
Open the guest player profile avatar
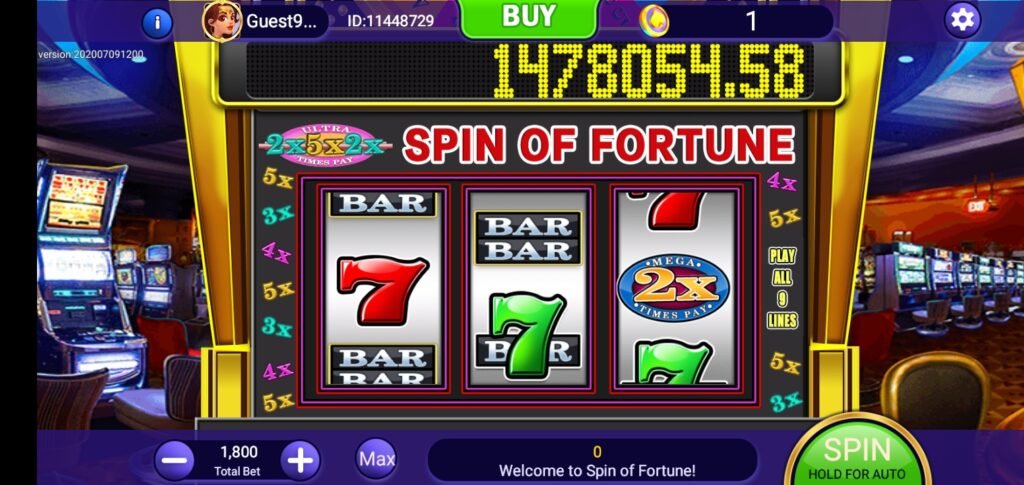tap(222, 20)
